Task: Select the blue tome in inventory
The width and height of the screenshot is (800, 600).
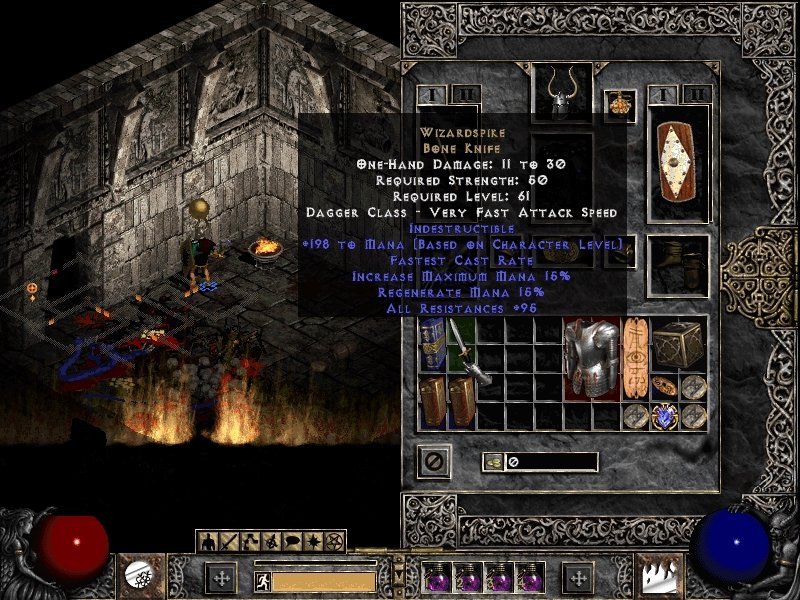Action: coord(432,344)
